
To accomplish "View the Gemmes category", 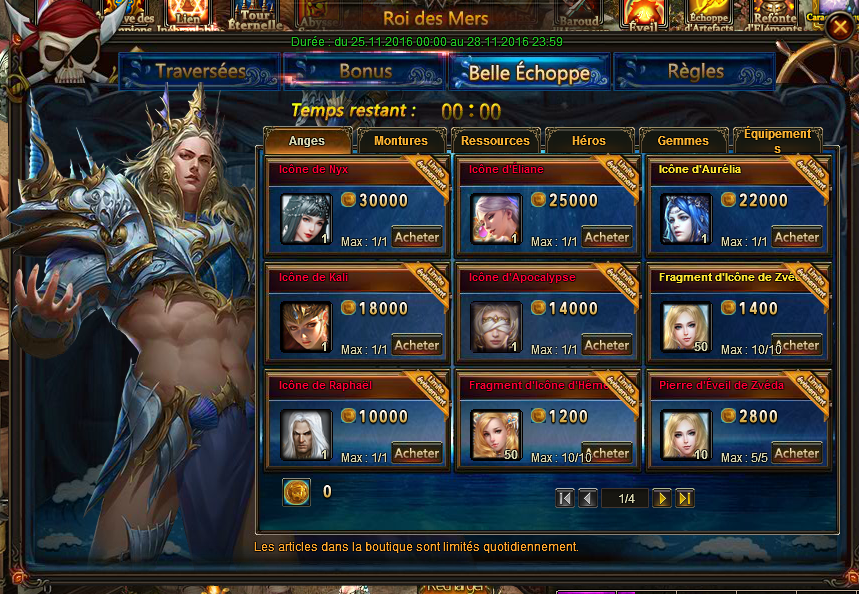I will [683, 141].
